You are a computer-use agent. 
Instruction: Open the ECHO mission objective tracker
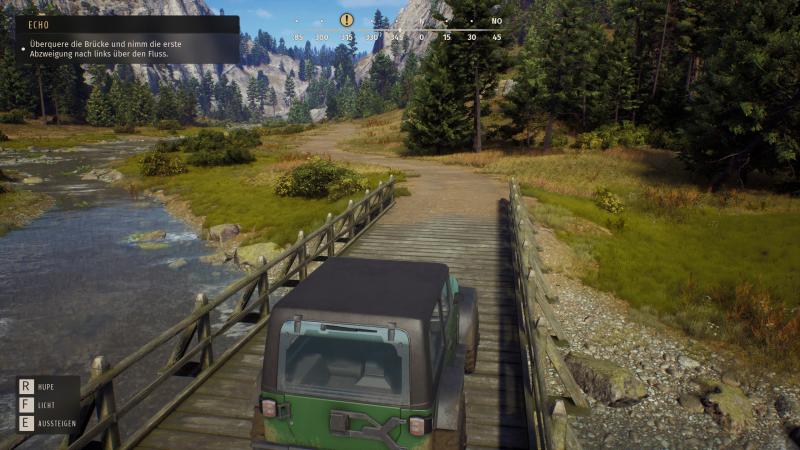coord(127,40)
